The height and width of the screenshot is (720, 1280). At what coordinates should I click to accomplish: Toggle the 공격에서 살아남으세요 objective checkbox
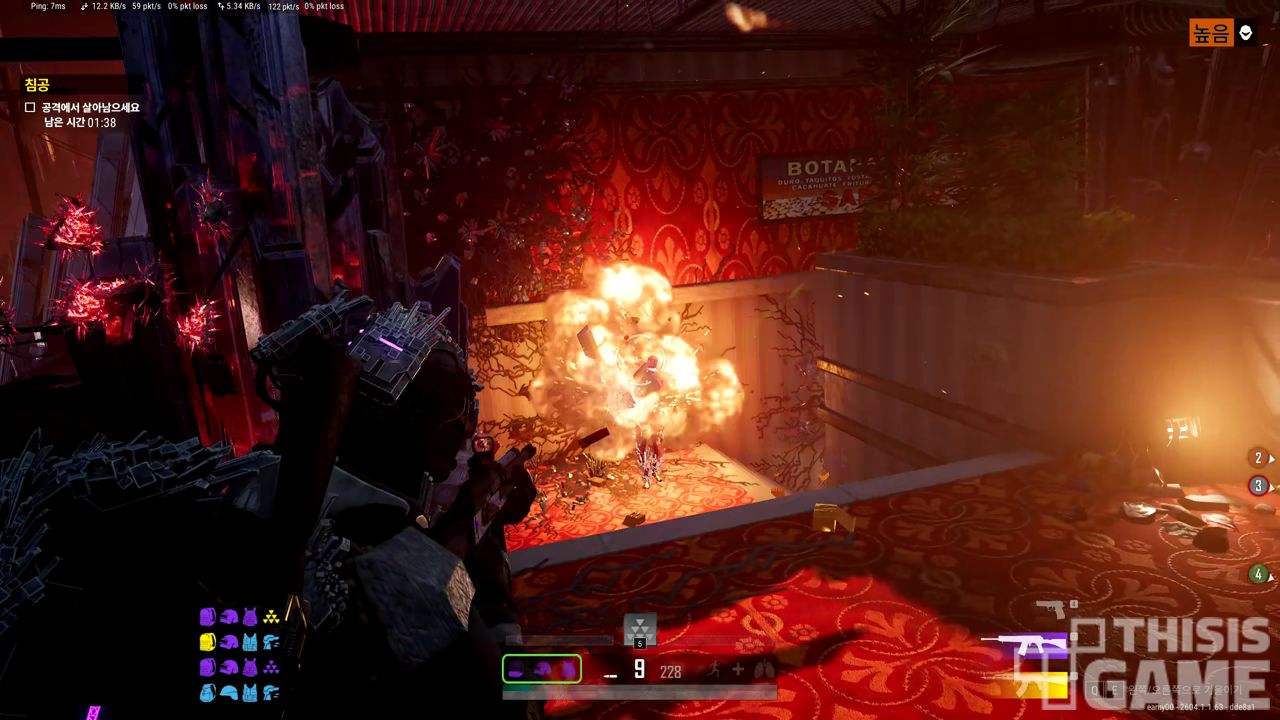30,107
